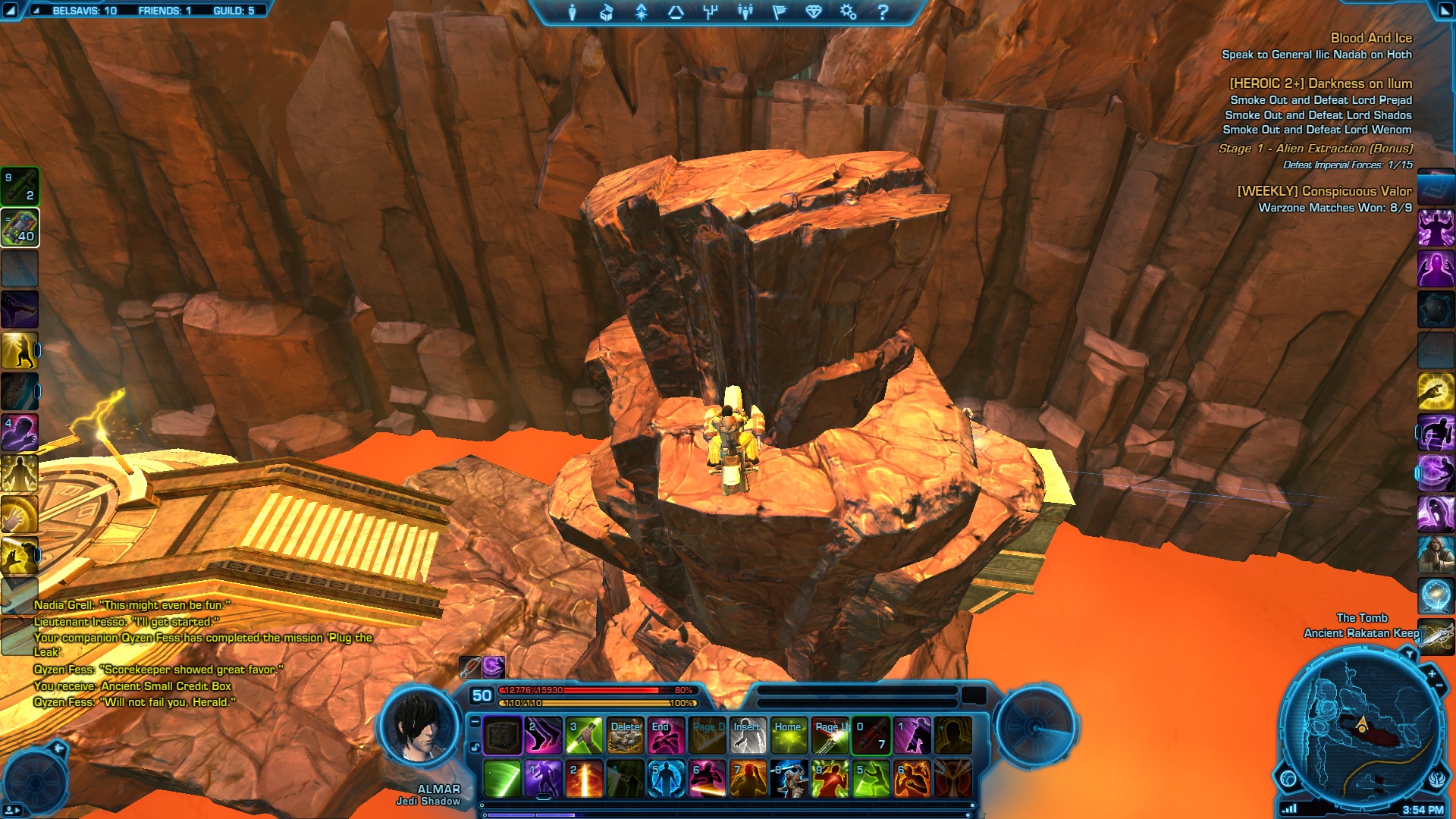Open the gear settings menu
Image resolution: width=1456 pixels, height=819 pixels.
[x=848, y=12]
